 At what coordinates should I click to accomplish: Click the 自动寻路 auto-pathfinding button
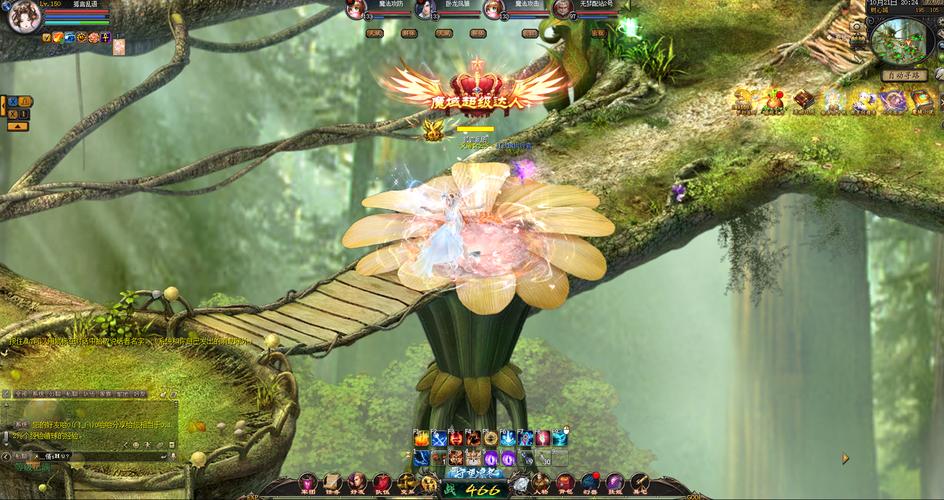click(x=903, y=75)
